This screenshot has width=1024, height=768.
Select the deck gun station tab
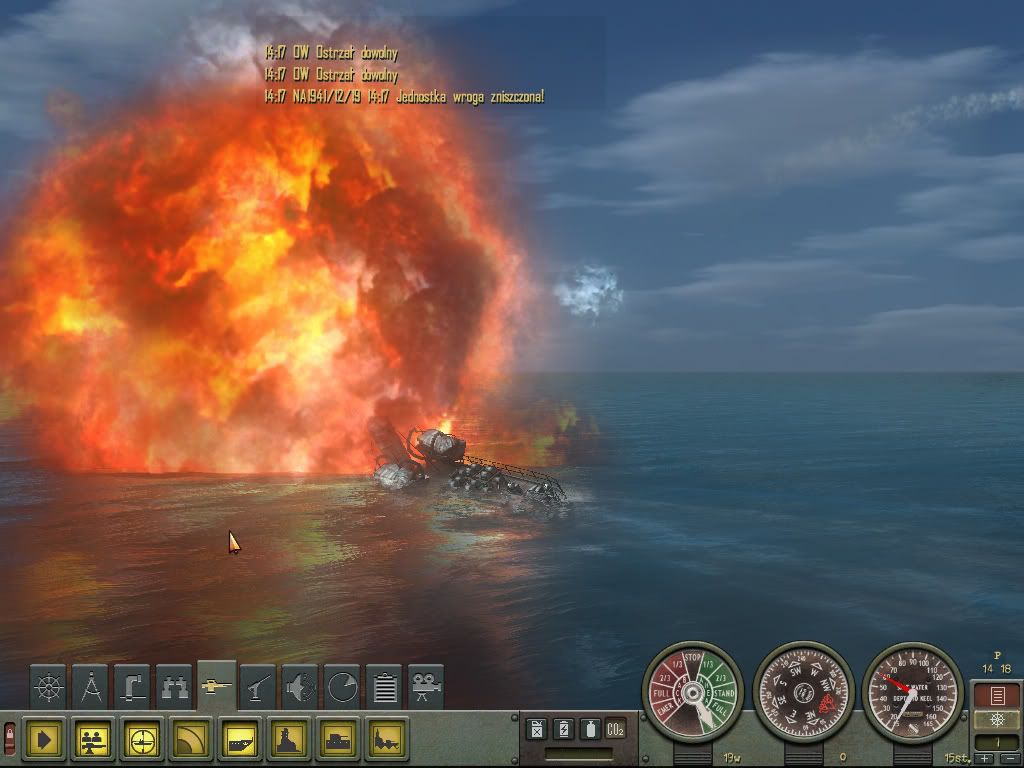[x=217, y=685]
